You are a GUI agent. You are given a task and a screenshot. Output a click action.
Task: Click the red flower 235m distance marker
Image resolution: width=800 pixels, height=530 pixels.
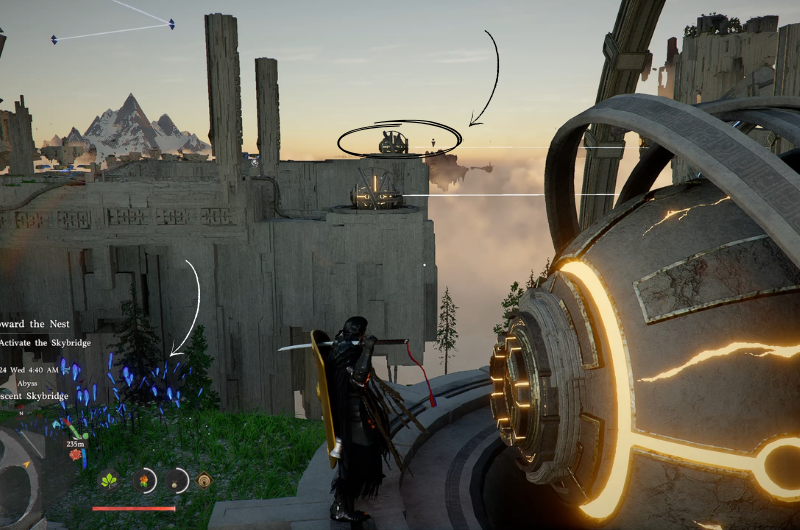pyautogui.click(x=76, y=454)
